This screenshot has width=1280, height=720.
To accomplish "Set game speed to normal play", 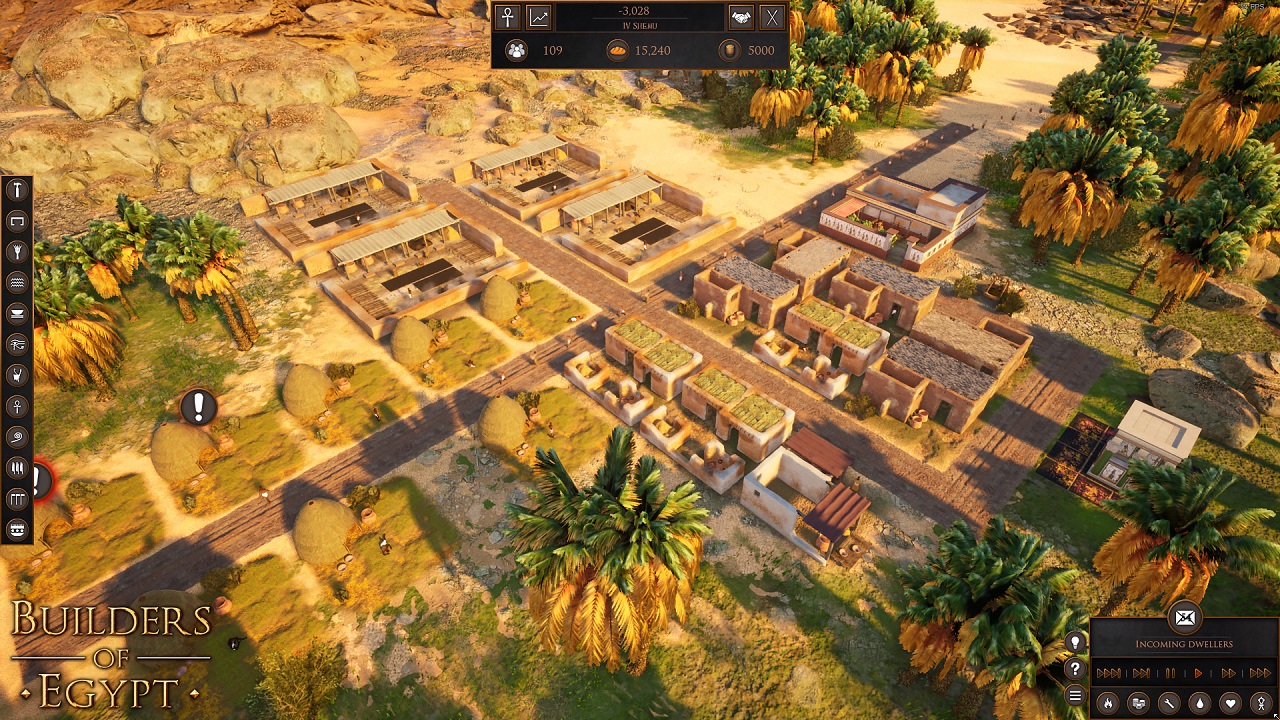I will point(1198,673).
